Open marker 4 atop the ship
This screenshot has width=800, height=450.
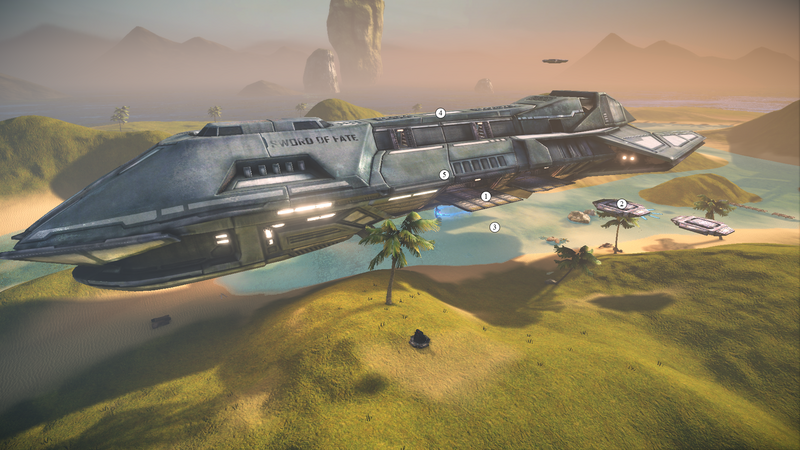440,113
